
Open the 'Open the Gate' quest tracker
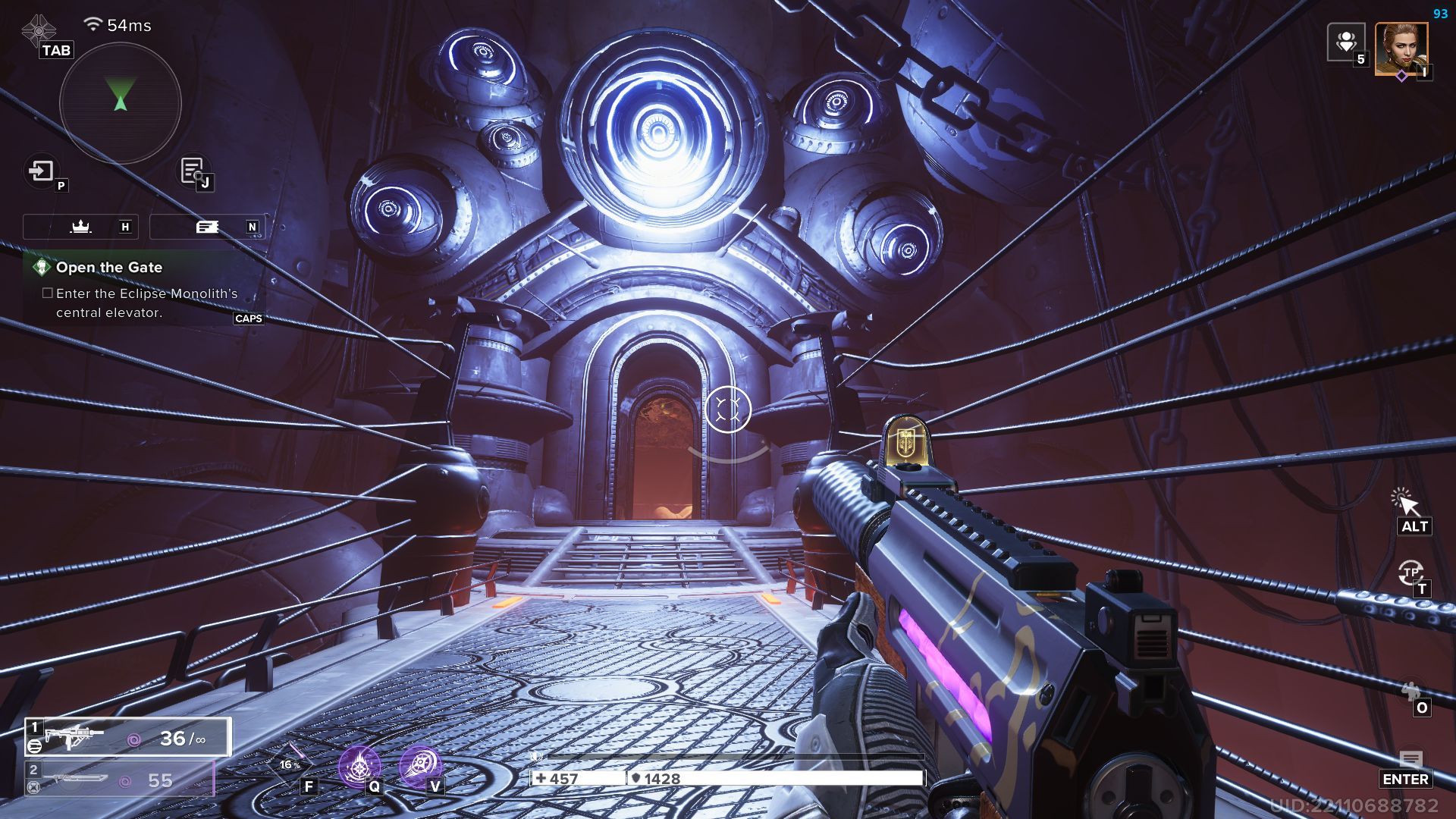108,267
